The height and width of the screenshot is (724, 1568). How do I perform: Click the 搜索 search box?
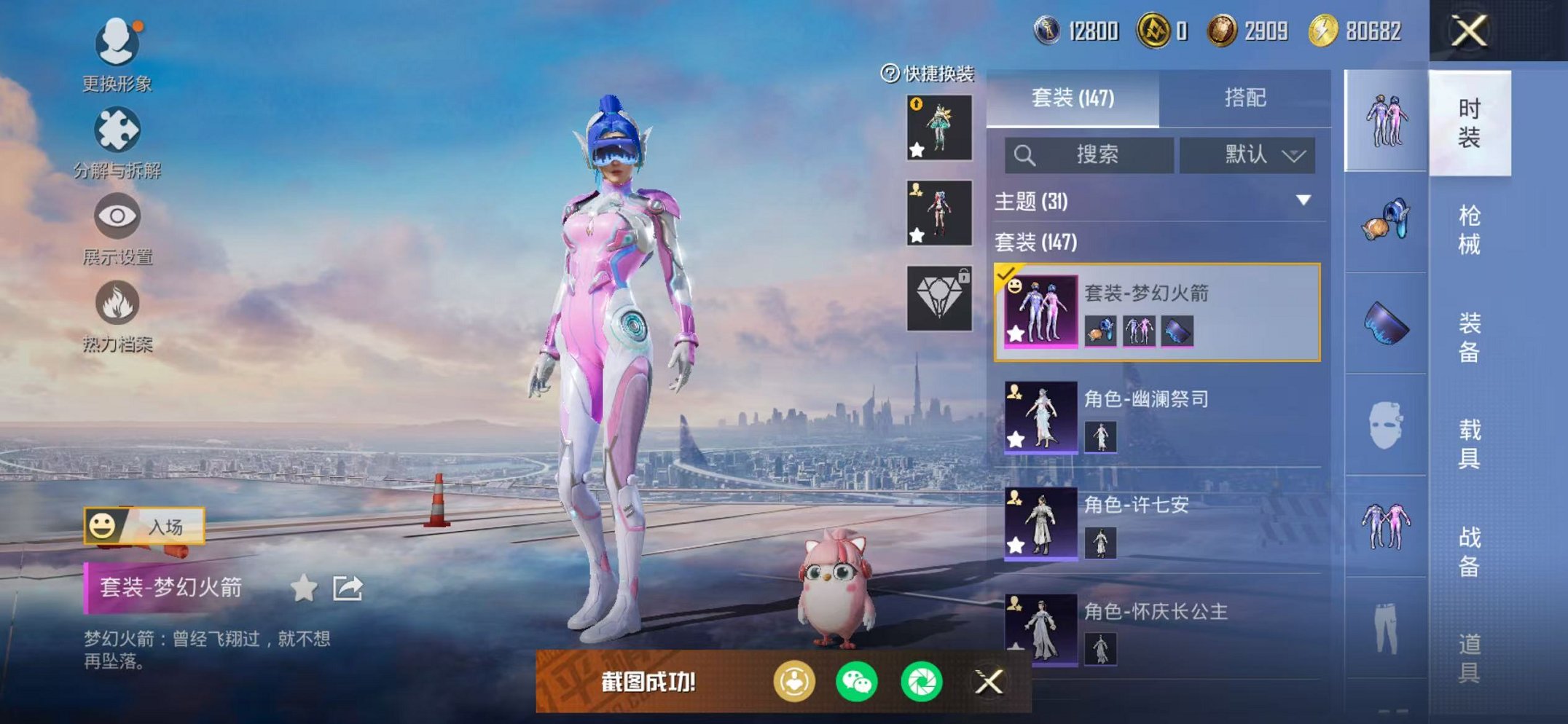click(1089, 155)
